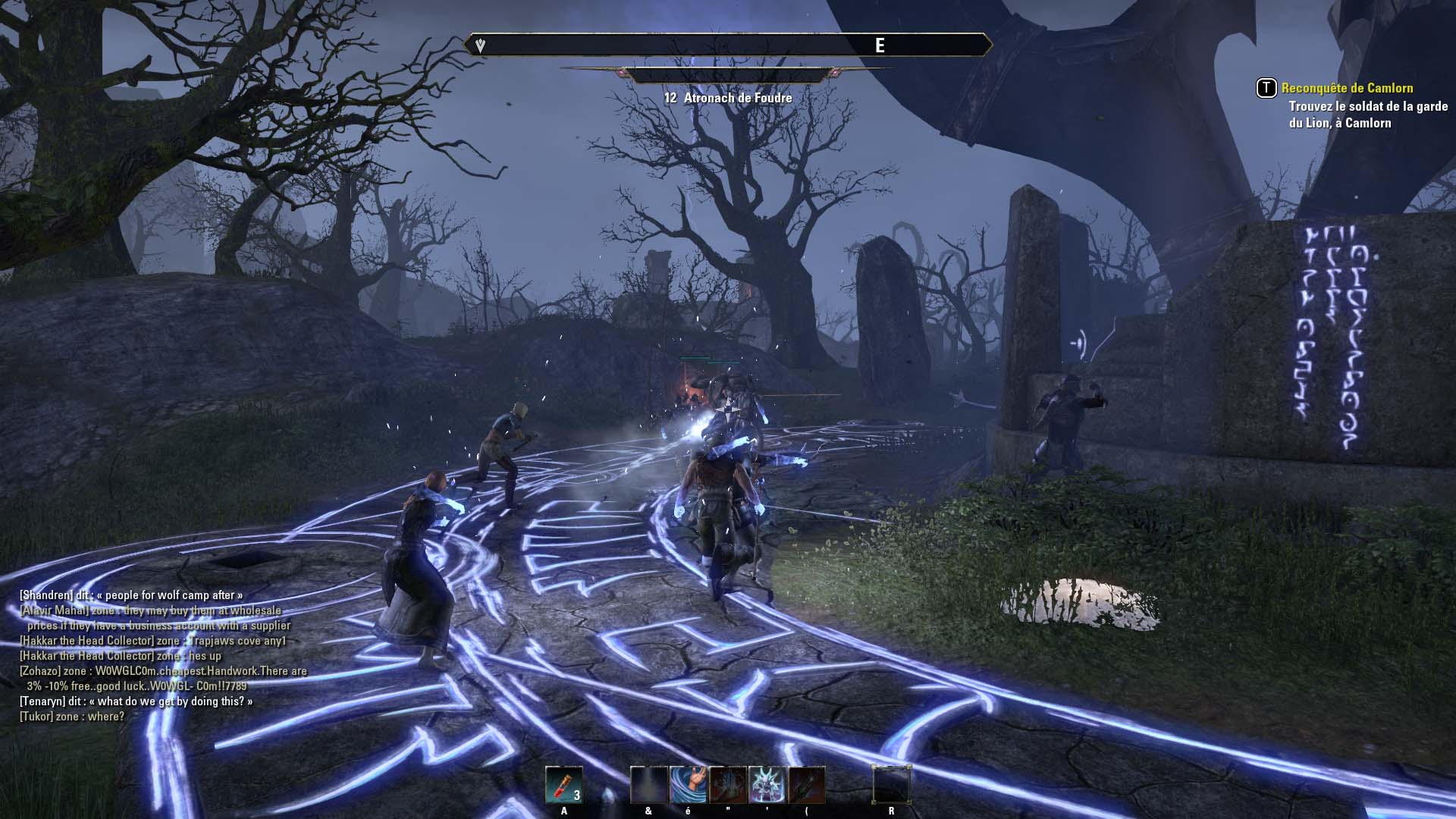This screenshot has width=1456, height=819.
Task: Use the dimmed dark weapon ability
Action: 806,785
